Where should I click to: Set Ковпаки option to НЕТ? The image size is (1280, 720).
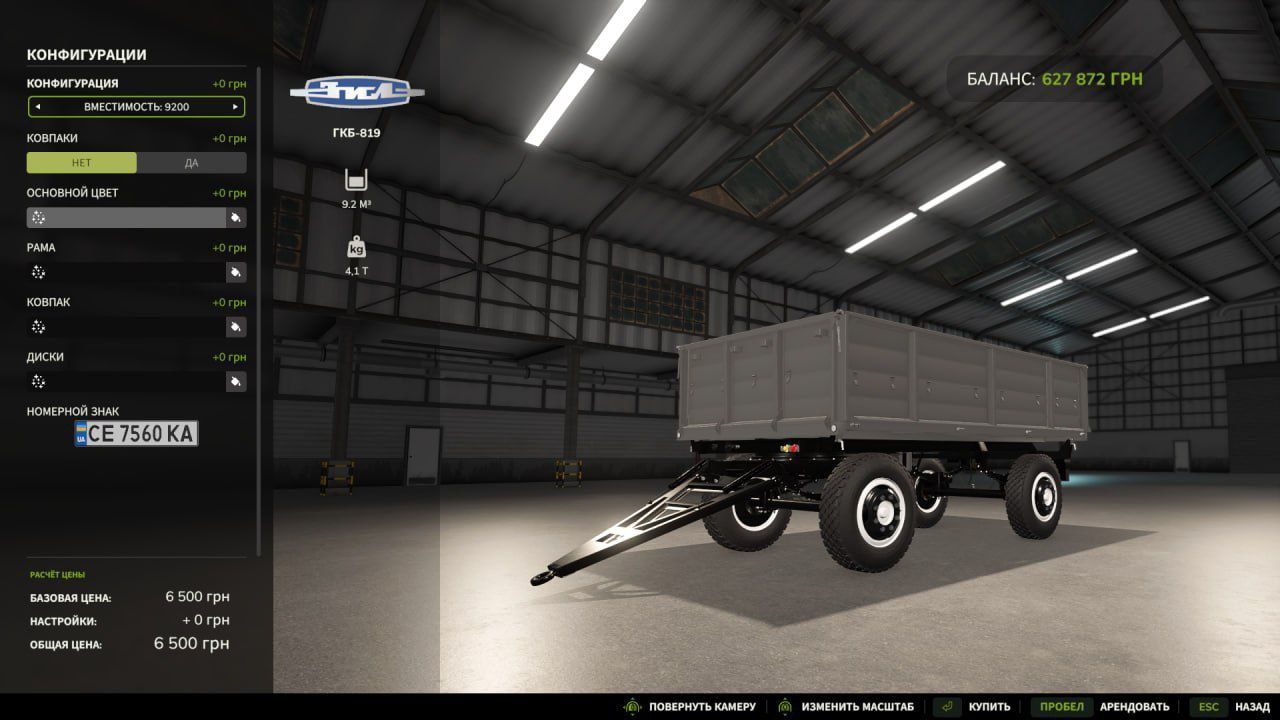point(82,163)
